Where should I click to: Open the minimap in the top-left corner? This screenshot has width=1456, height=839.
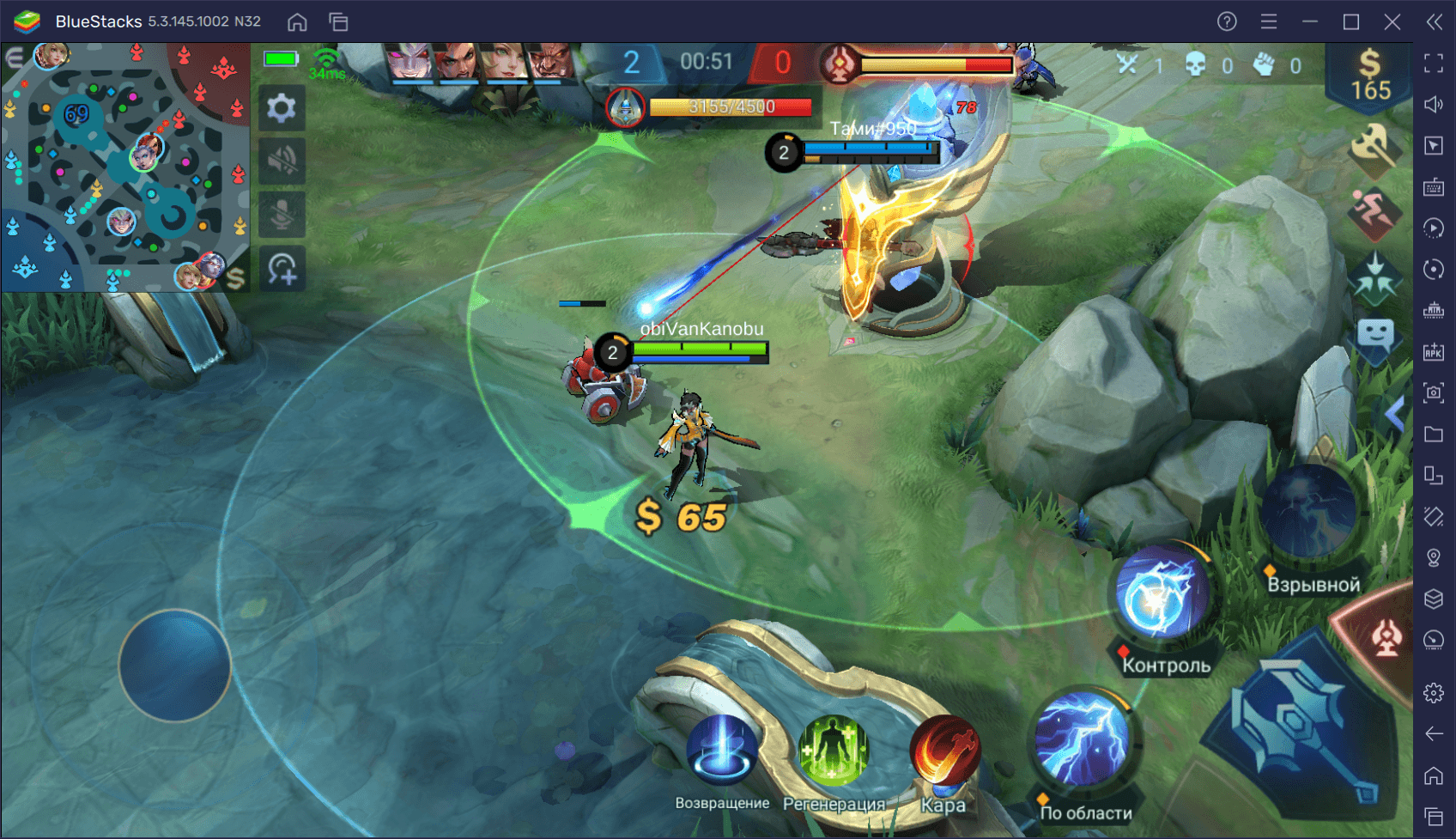coord(124,163)
